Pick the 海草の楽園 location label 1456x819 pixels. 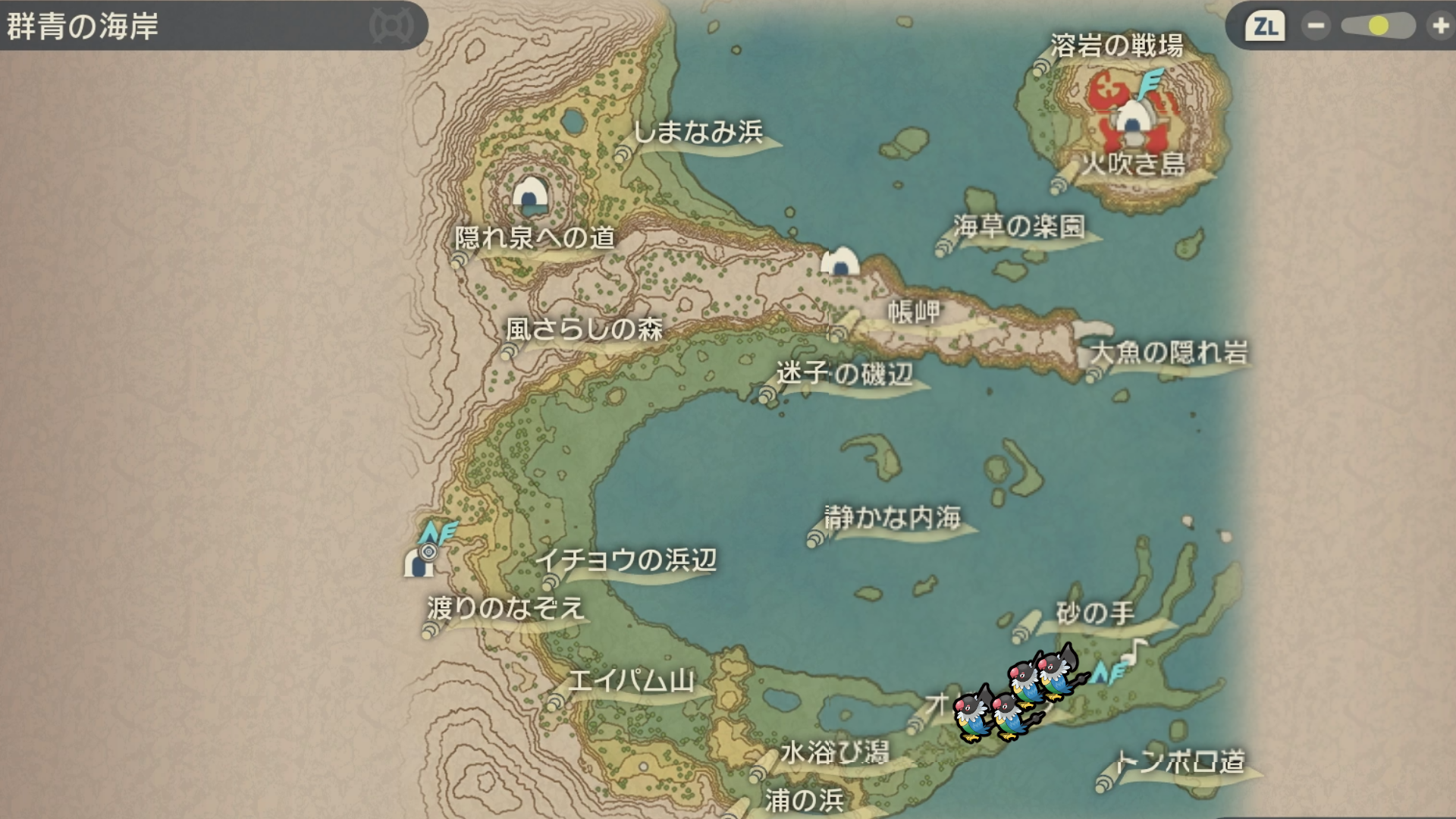(x=1019, y=226)
